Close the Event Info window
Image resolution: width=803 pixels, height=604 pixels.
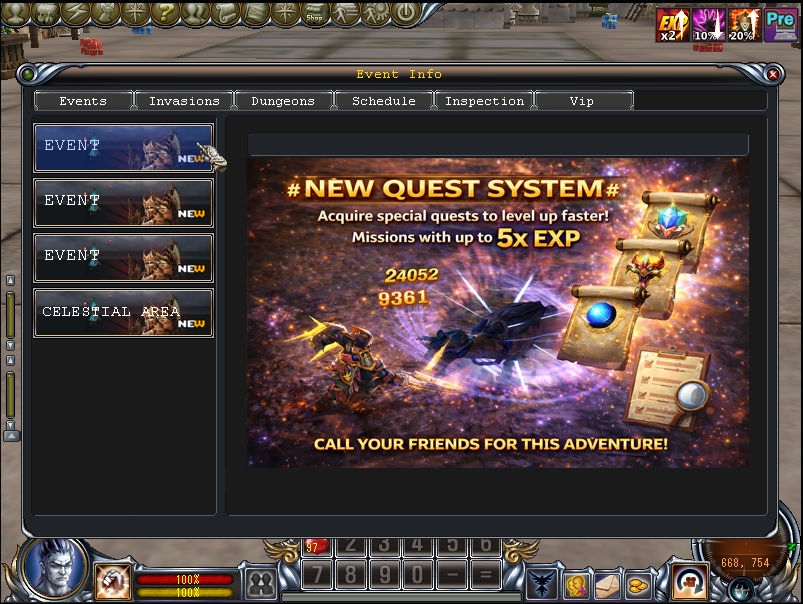(772, 74)
